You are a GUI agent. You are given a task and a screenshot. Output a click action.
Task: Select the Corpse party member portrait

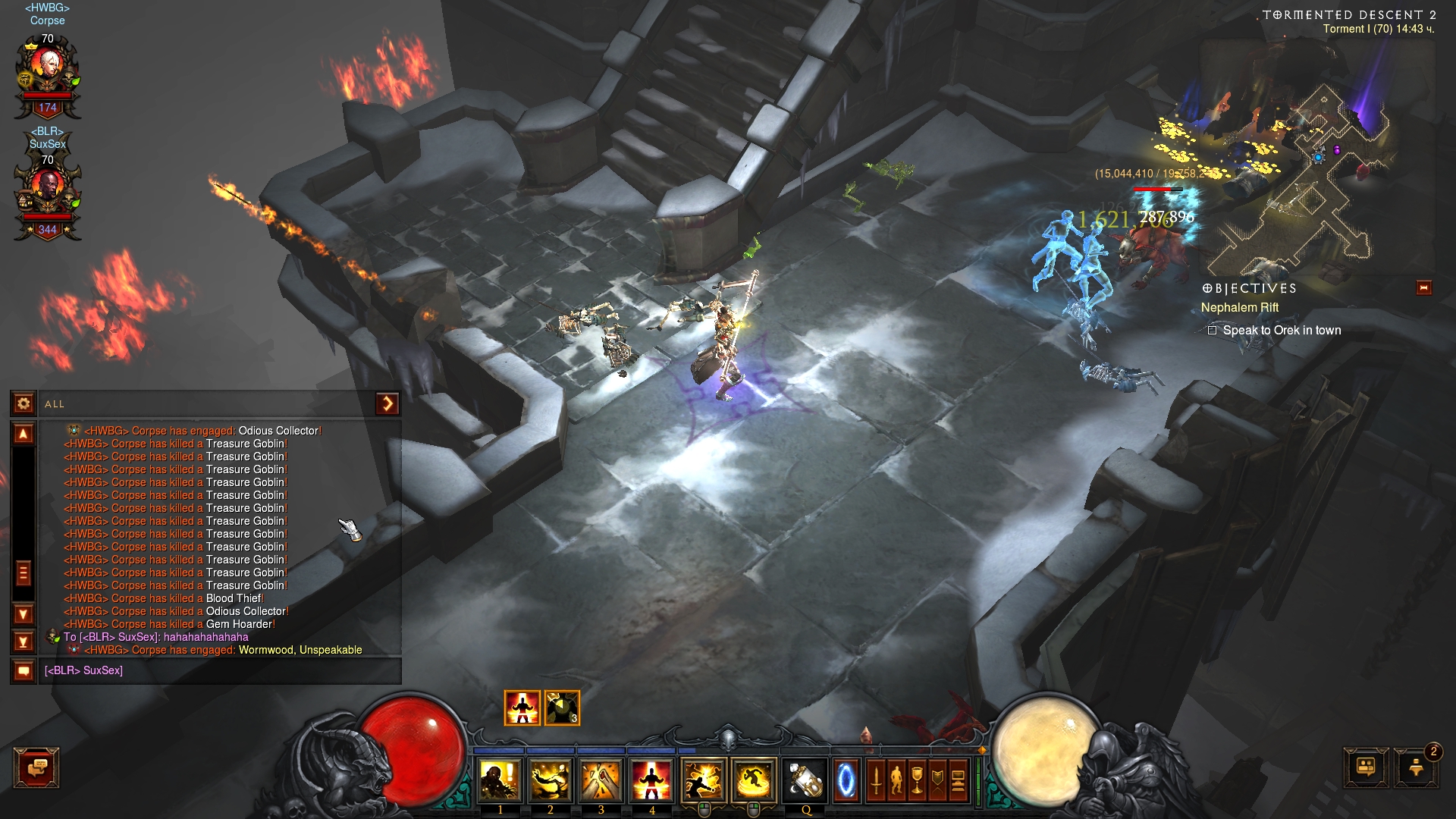pyautogui.click(x=48, y=71)
